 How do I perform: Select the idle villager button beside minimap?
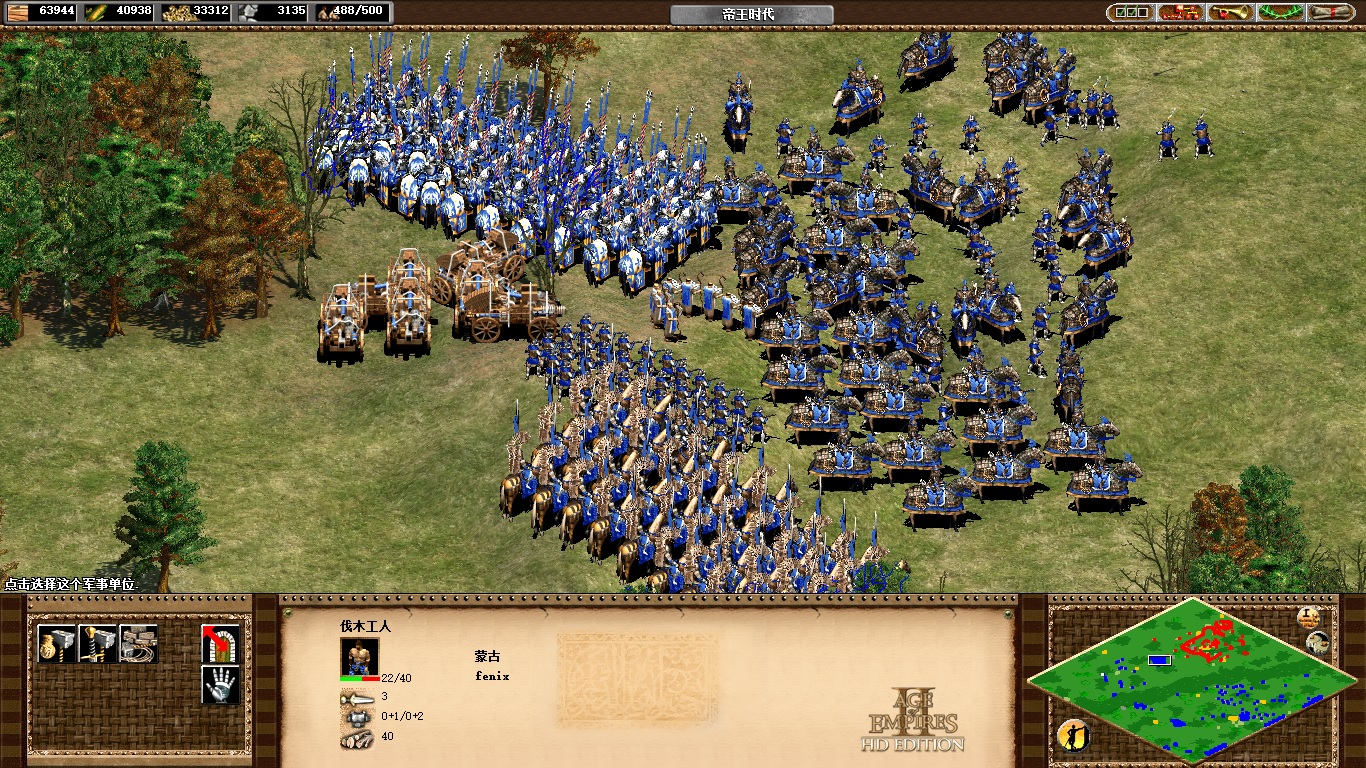pyautogui.click(x=1073, y=736)
